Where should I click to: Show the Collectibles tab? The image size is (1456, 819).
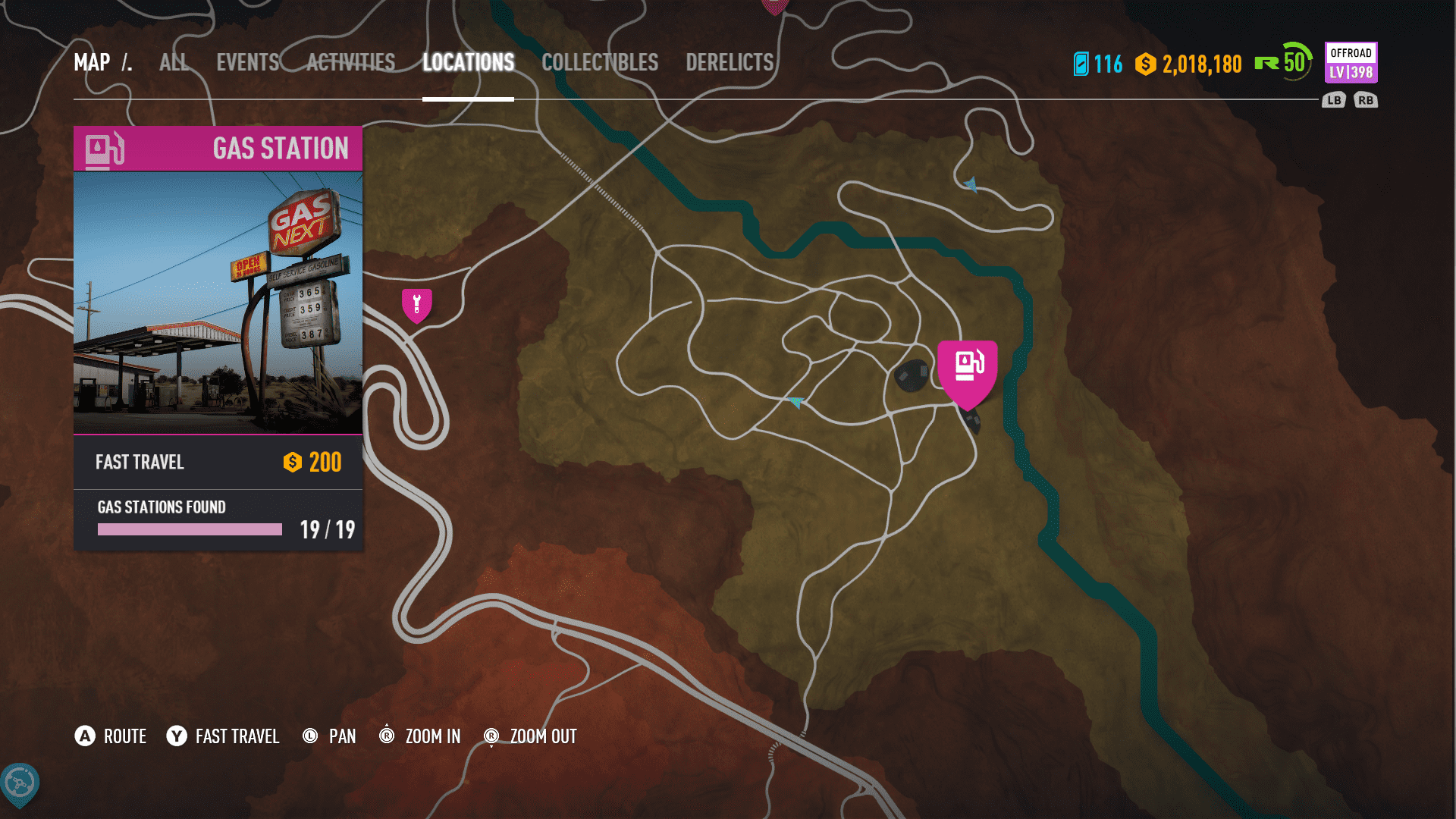pos(599,62)
